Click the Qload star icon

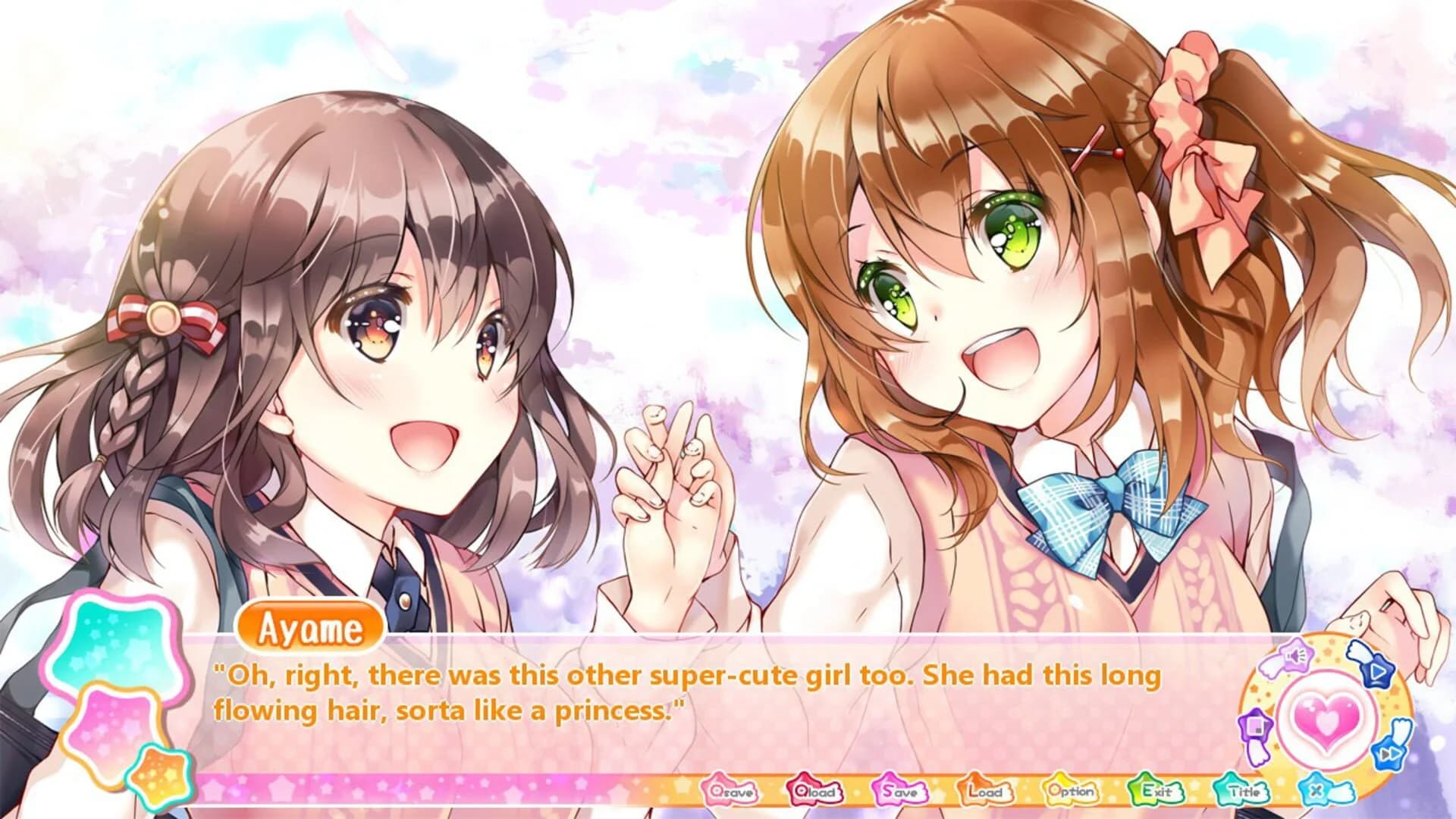tap(815, 791)
